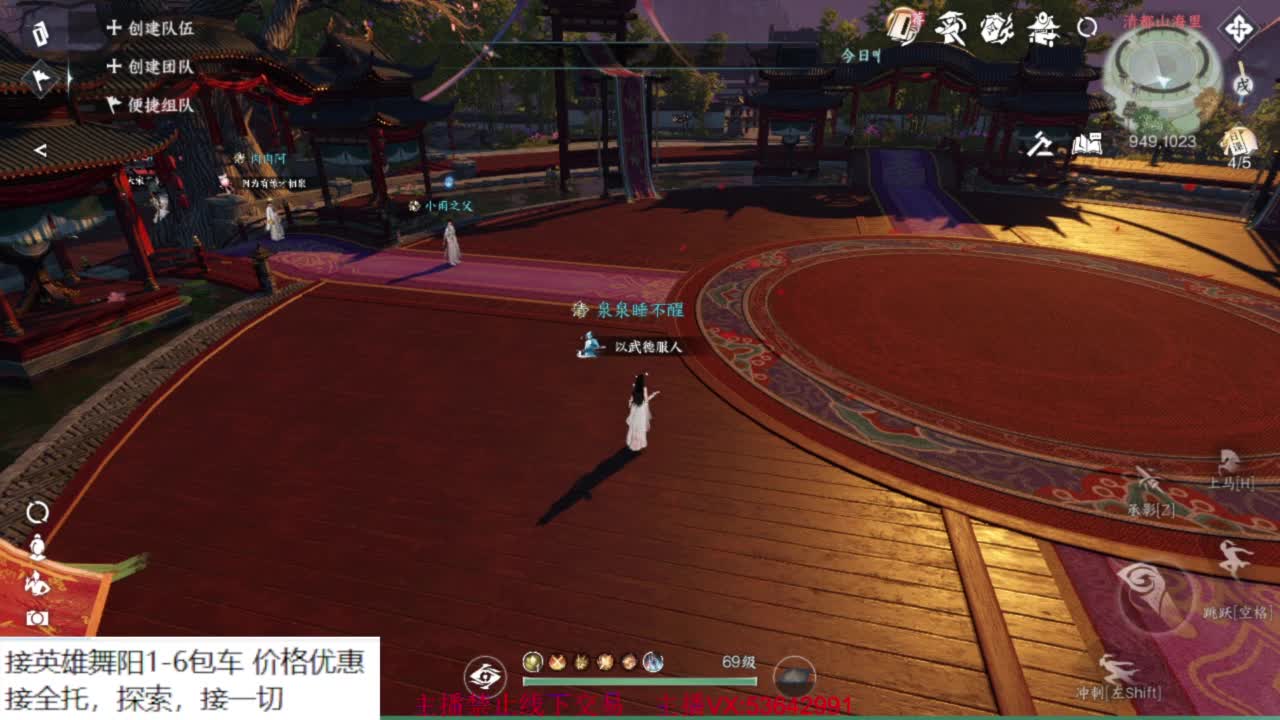
Task: Toggle the circular auto-rotate arrows icon on the left
Action: pyautogui.click(x=36, y=511)
